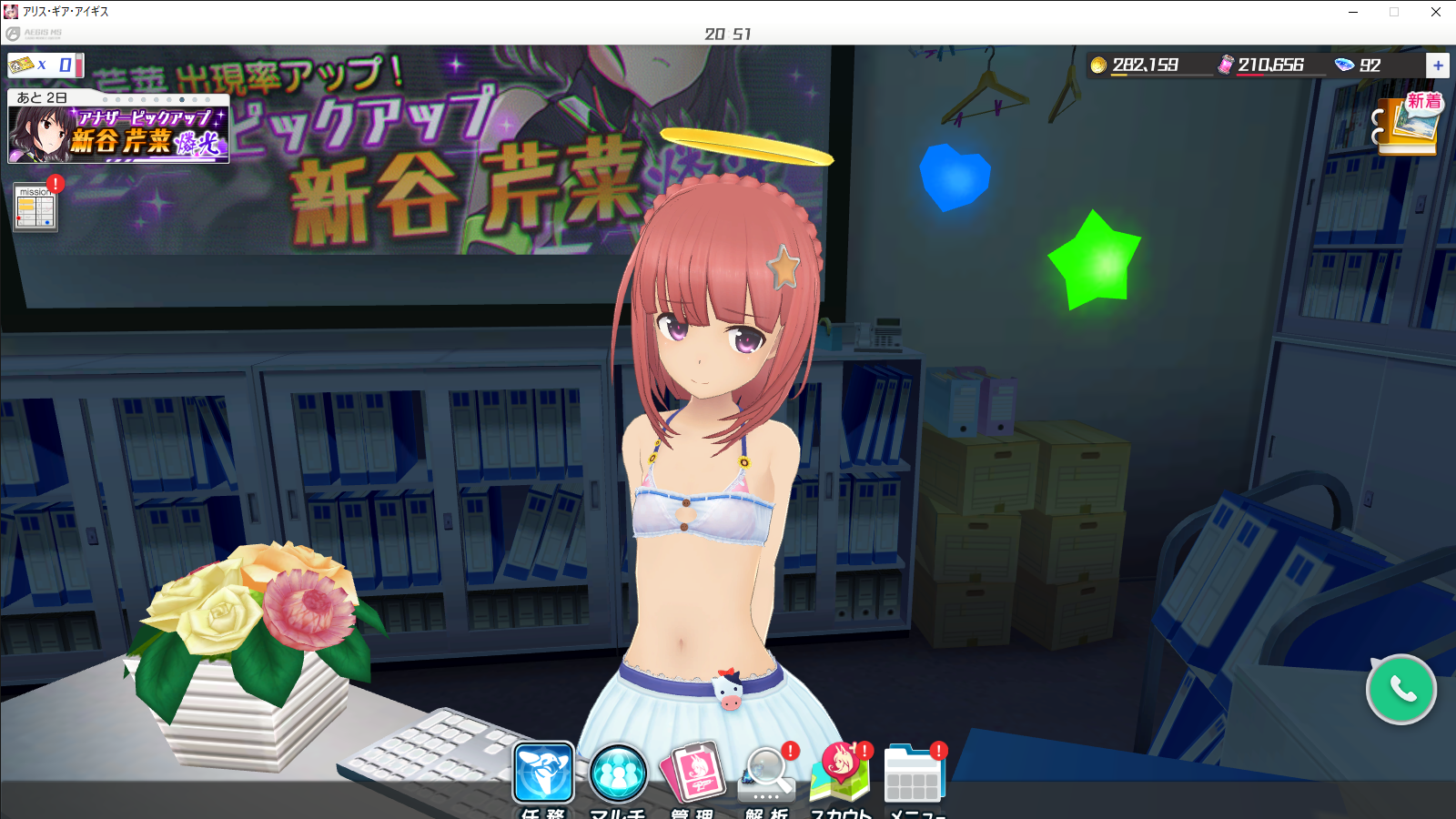Open the 管理 management clipboard icon
Screen dimensions: 1456x819
click(x=694, y=773)
